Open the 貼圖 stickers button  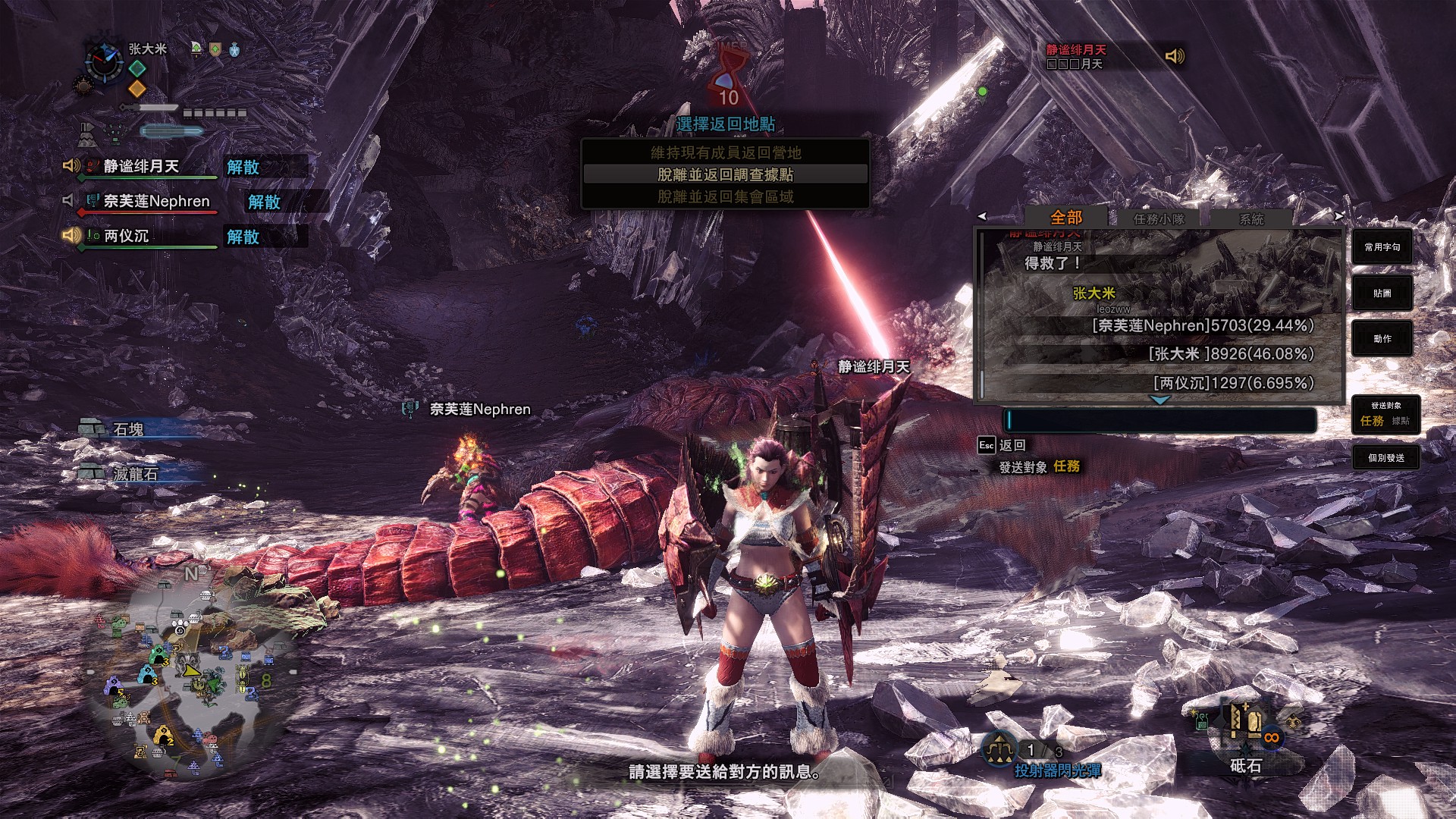coord(1382,293)
